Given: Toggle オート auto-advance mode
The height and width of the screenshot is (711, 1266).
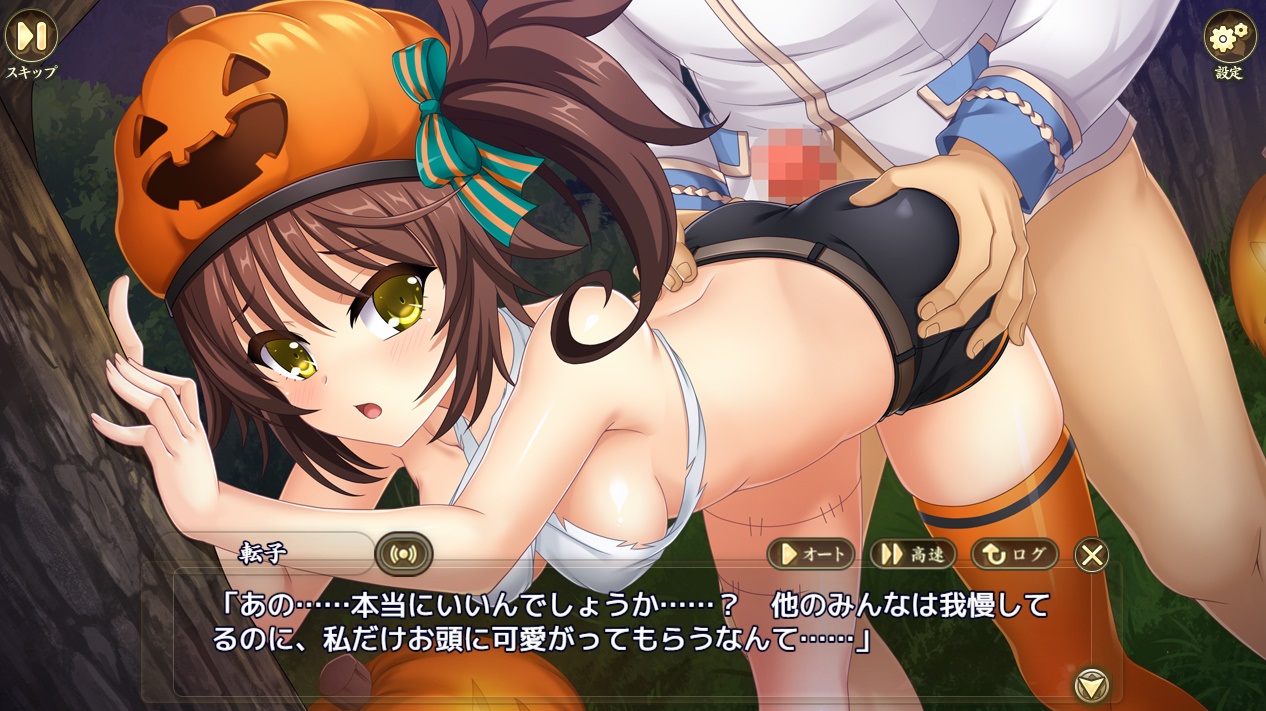Looking at the screenshot, I should (x=811, y=553).
